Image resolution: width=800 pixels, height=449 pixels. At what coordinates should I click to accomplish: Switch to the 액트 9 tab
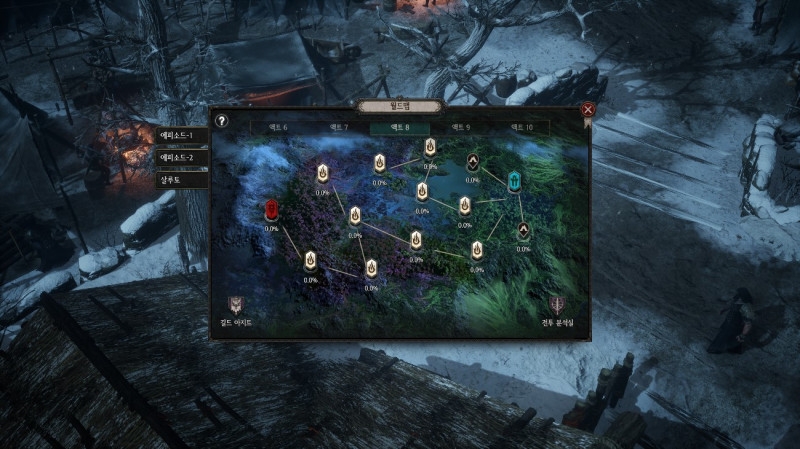[x=460, y=128]
